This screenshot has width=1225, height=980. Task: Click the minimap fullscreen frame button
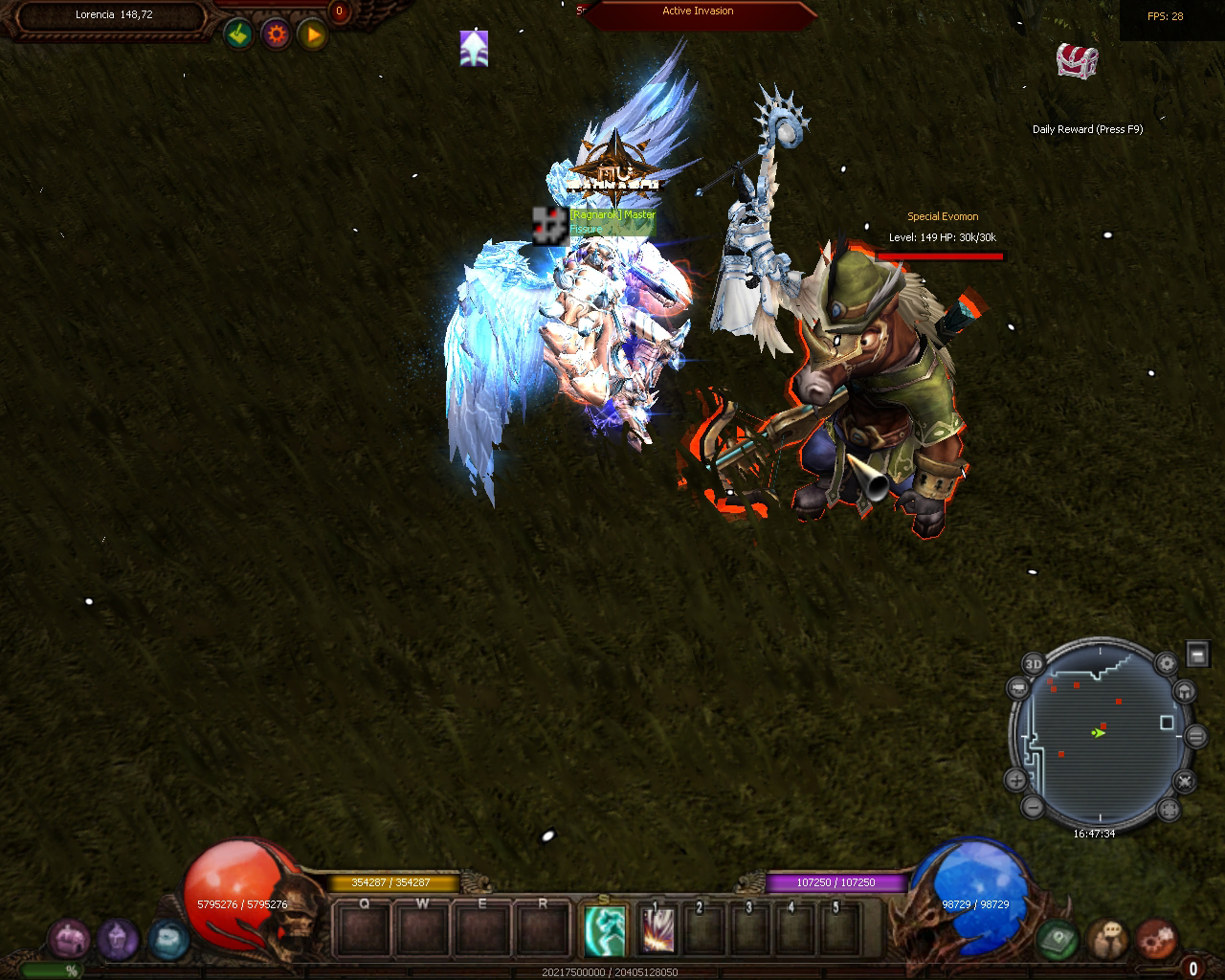point(1168,810)
